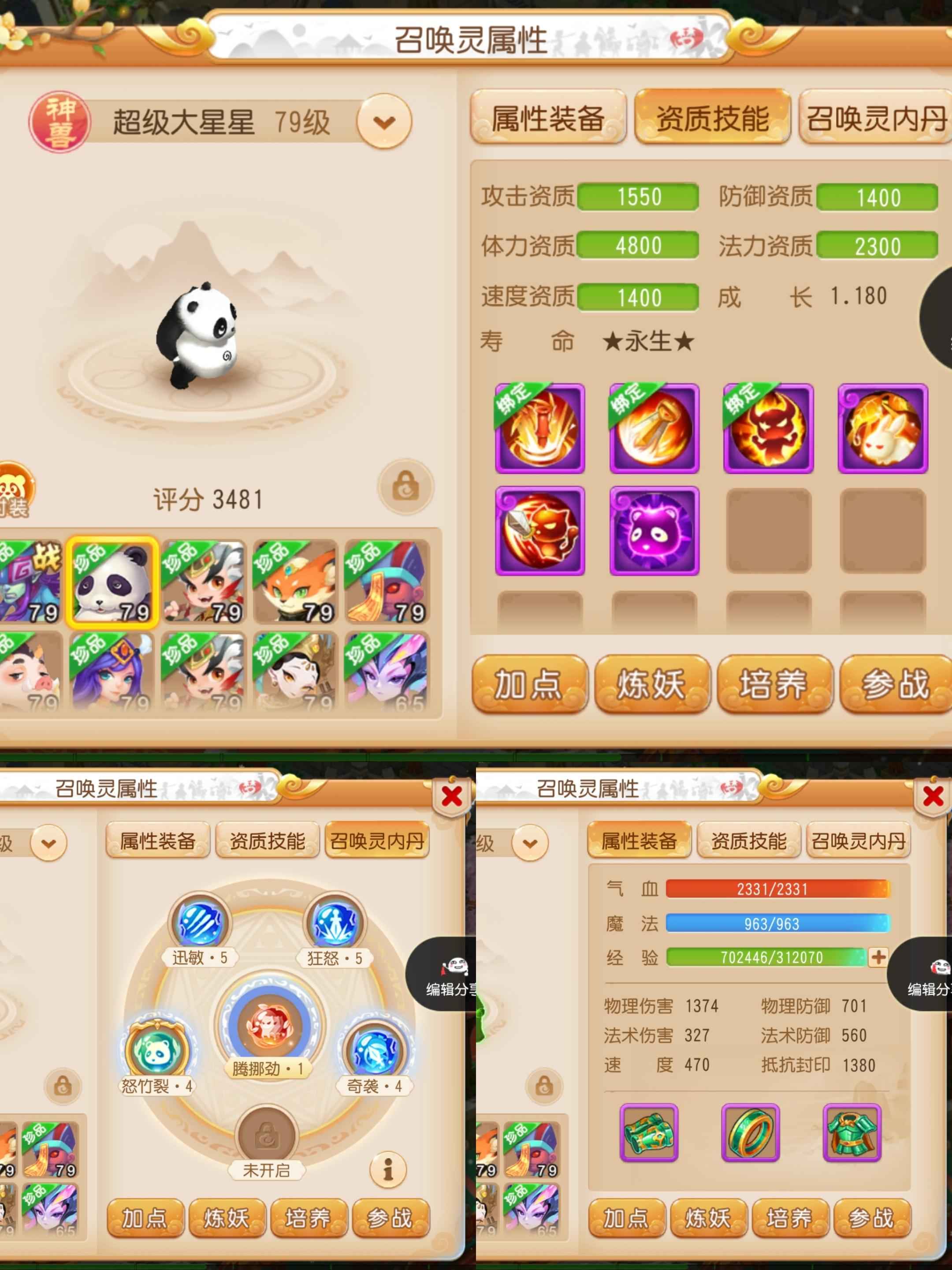
Task: Open the dropdown beside 超级大星星 79级
Action: pos(384,121)
